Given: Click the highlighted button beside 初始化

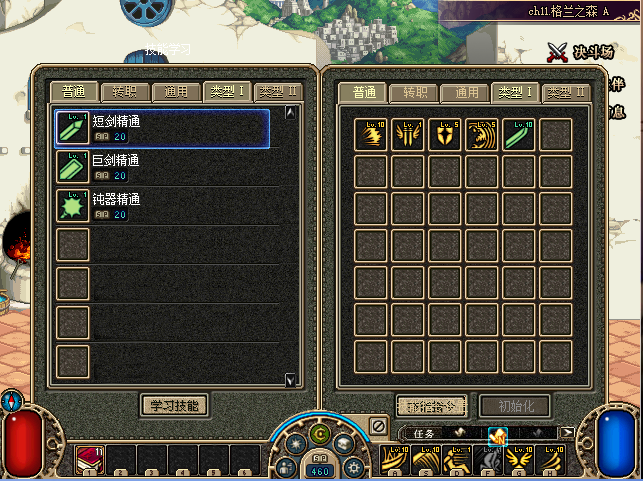Looking at the screenshot, I should 432,406.
